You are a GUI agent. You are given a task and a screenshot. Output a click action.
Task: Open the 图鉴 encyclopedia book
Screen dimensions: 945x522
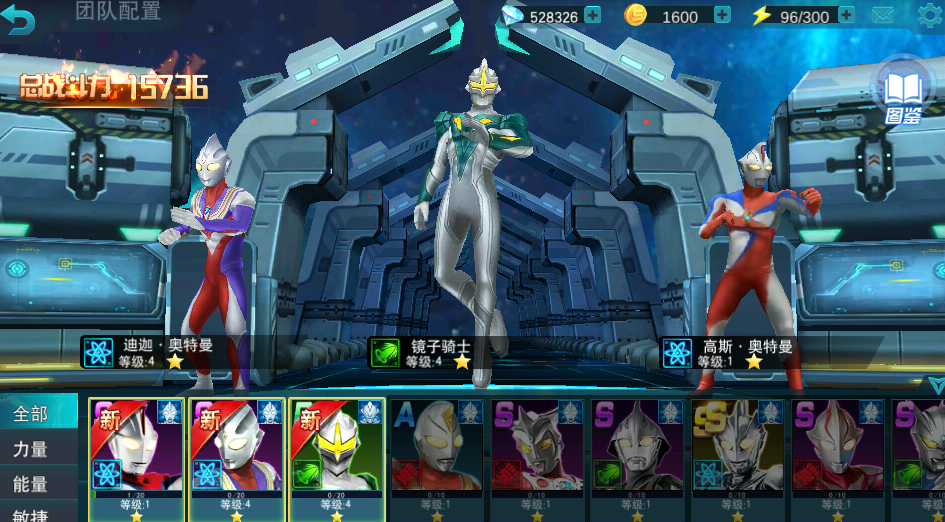point(903,92)
